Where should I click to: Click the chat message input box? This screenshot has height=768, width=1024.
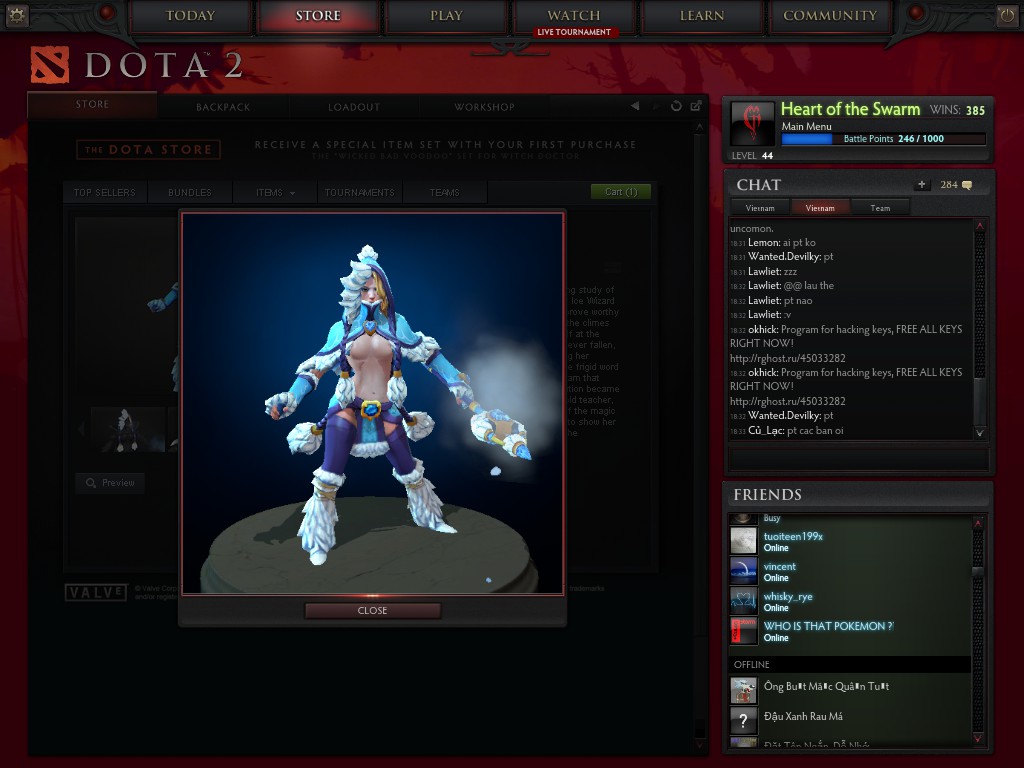pyautogui.click(x=858, y=459)
